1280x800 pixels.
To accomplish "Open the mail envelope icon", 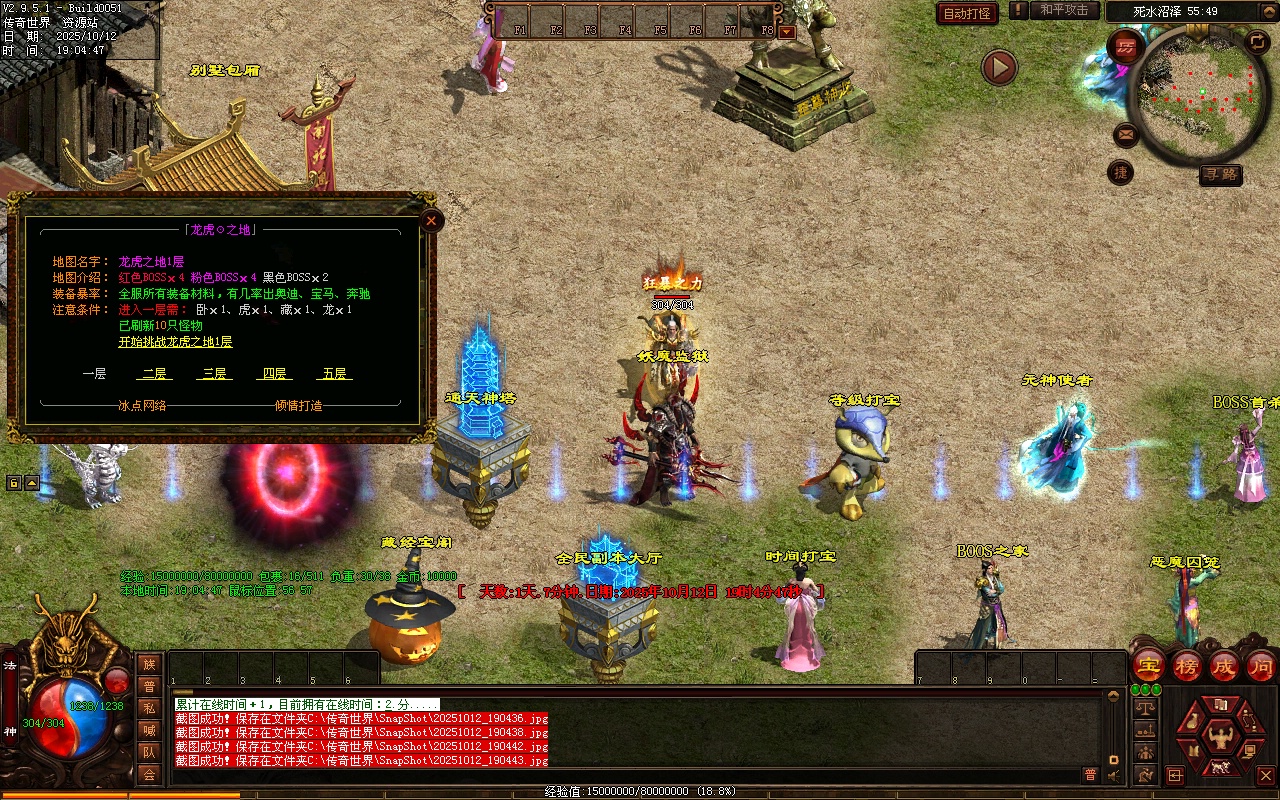I will [x=1126, y=134].
